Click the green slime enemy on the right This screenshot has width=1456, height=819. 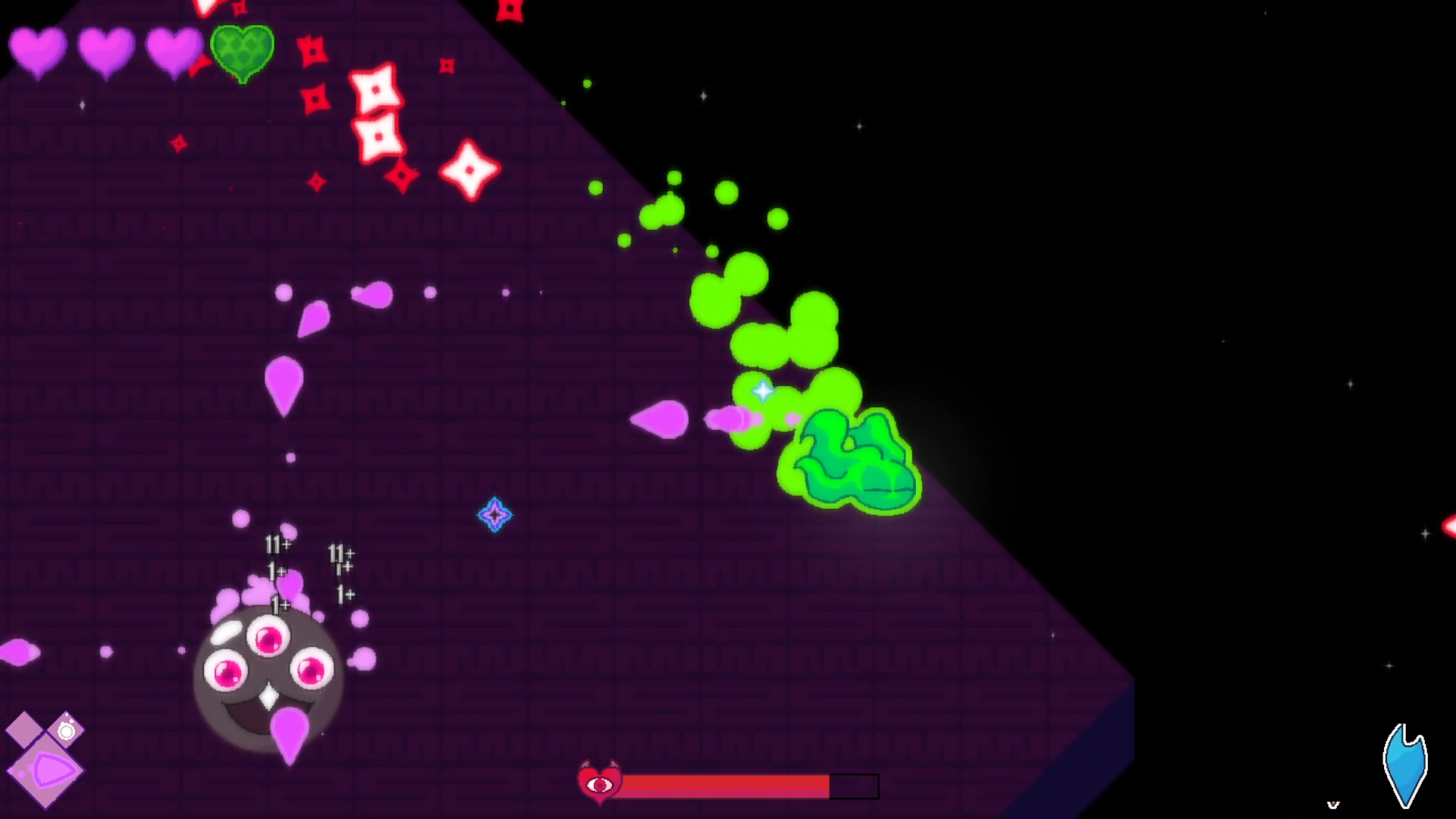coord(849,459)
